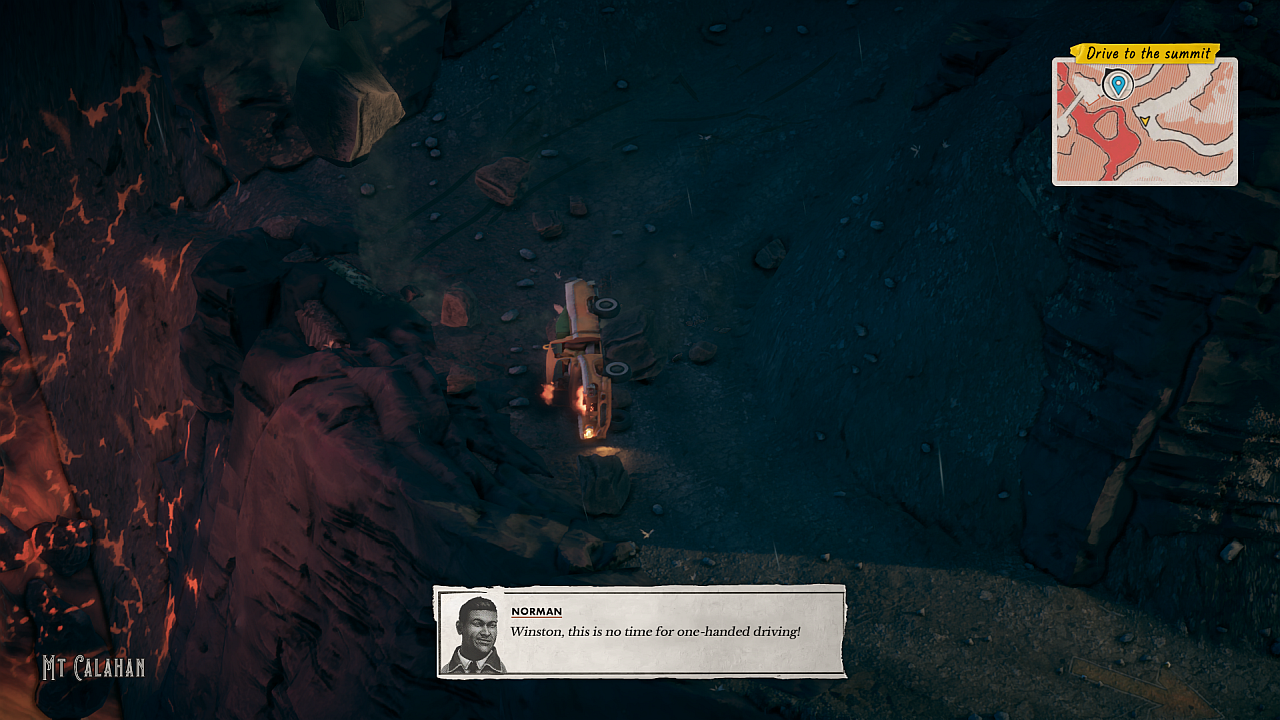1280x720 pixels.
Task: Select the blue destination marker on minimap
Action: point(1117,84)
